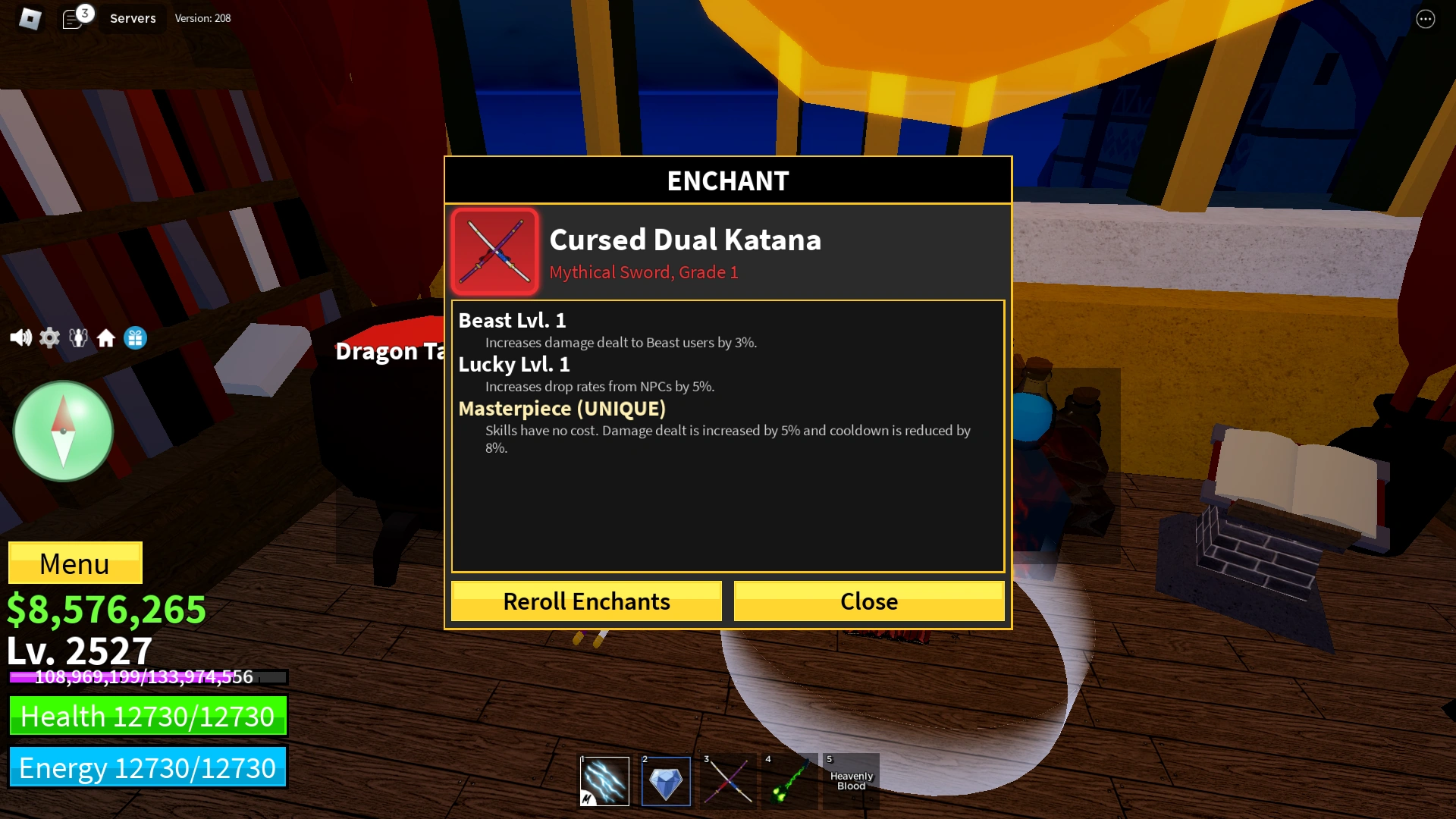Select the diamond gem in hotbar slot 2
Viewport: 1456px width, 819px height.
point(665,781)
